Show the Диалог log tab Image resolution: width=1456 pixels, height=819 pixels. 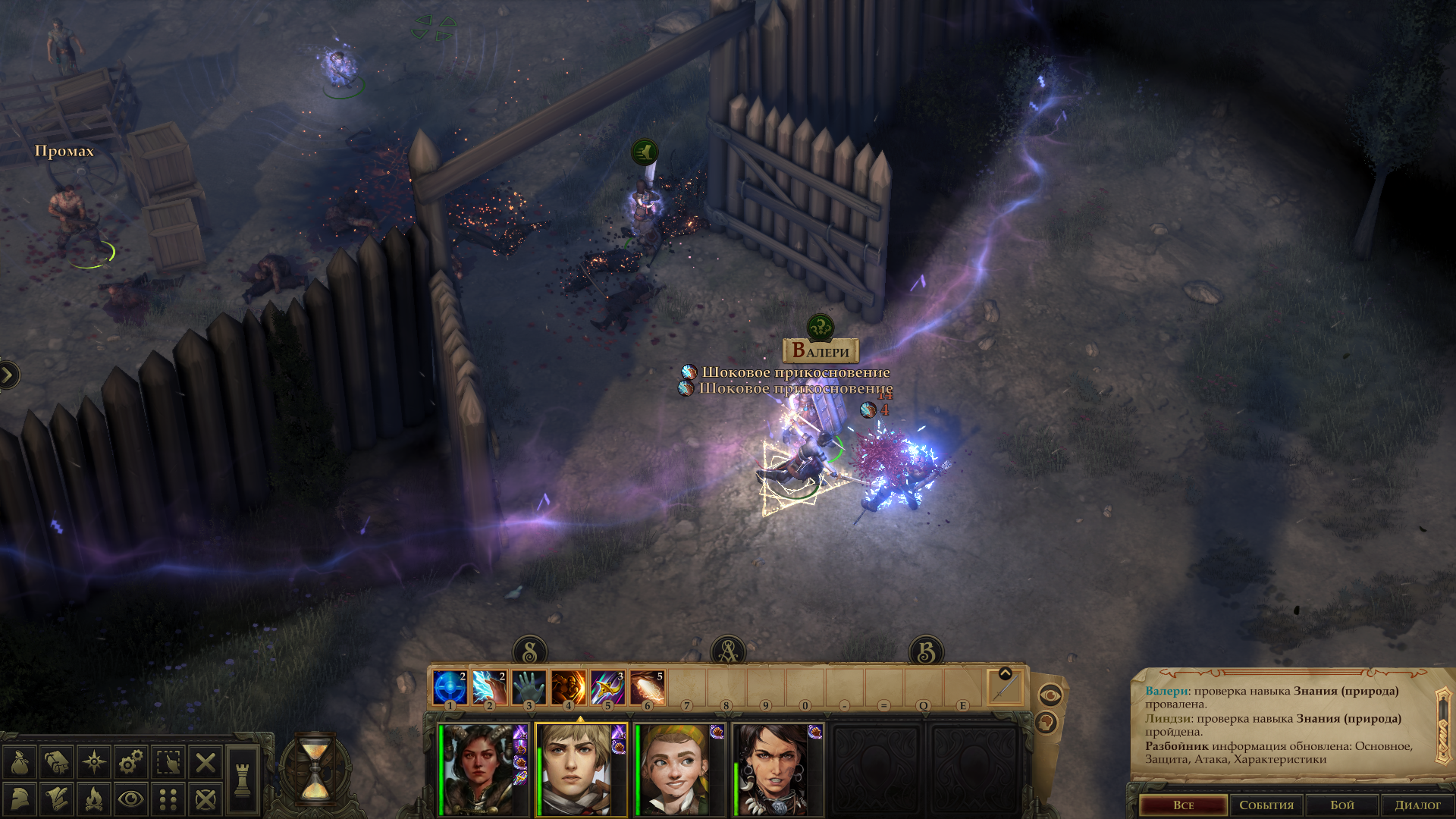point(1417,805)
